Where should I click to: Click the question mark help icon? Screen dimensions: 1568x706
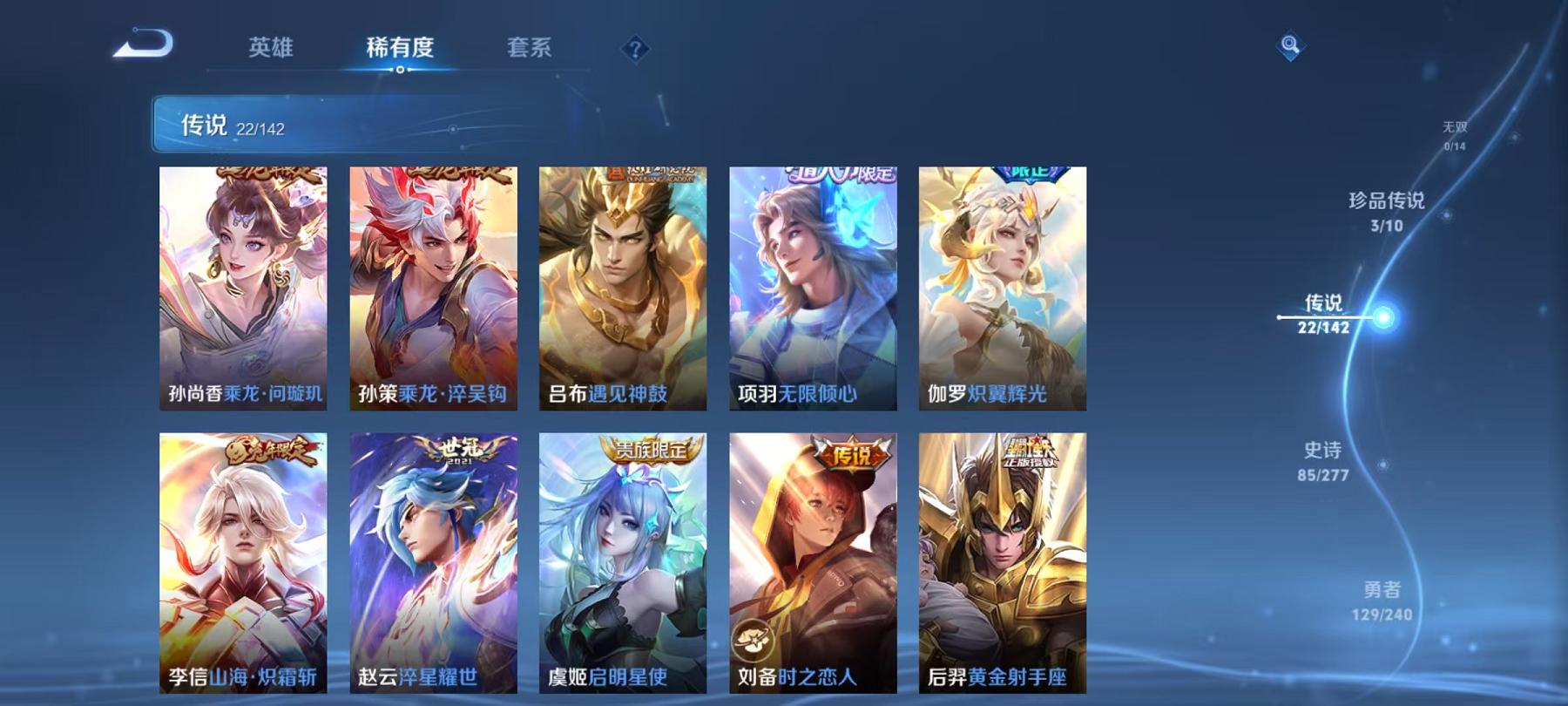pos(639,50)
